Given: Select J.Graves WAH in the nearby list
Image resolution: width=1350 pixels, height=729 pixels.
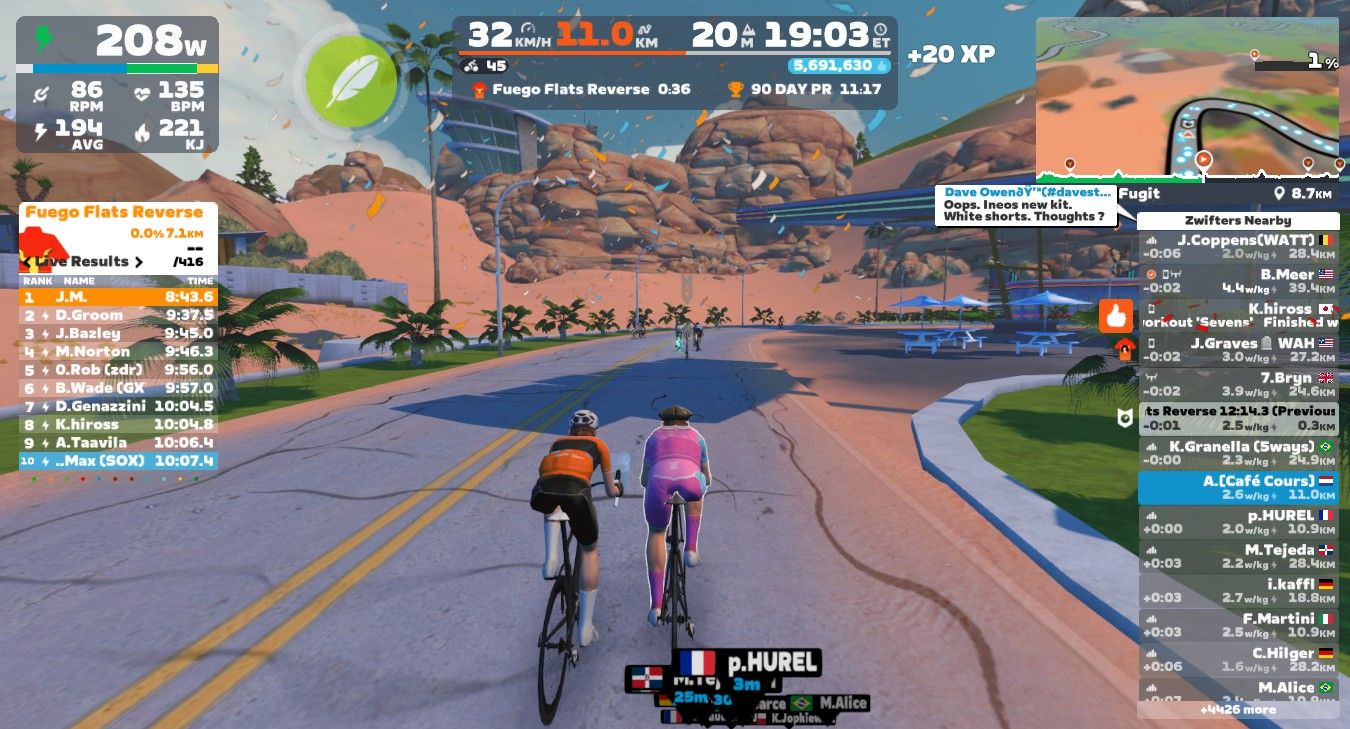Looking at the screenshot, I should (x=1238, y=349).
